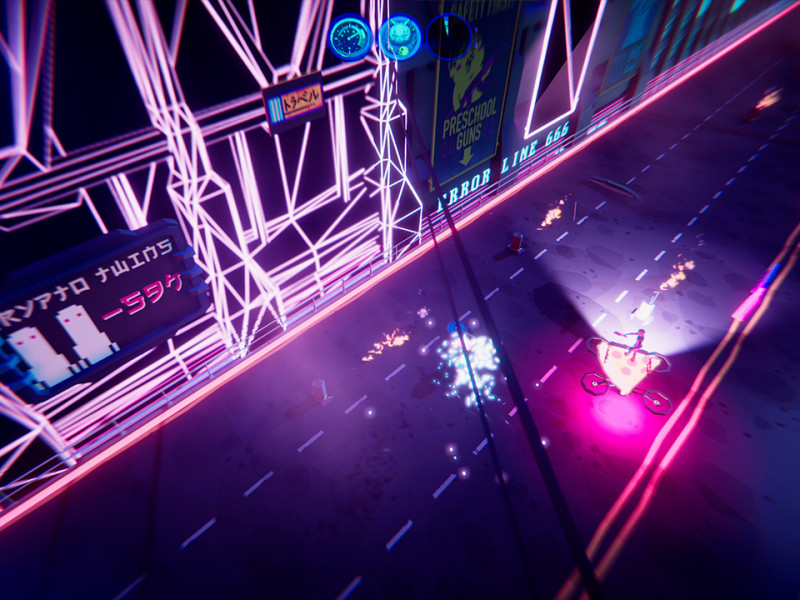Click the dark empty circular icon
This screenshot has height=600, width=800.
click(x=449, y=36)
